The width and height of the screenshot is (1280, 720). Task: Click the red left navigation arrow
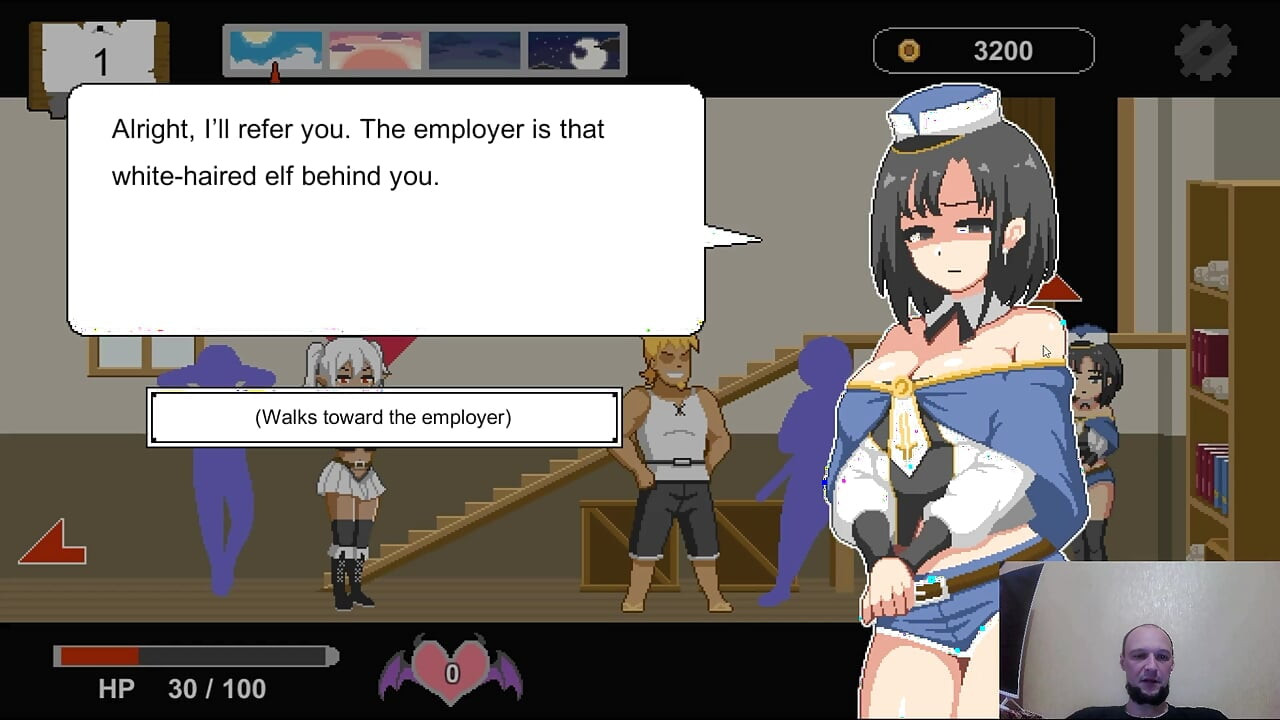coord(53,543)
